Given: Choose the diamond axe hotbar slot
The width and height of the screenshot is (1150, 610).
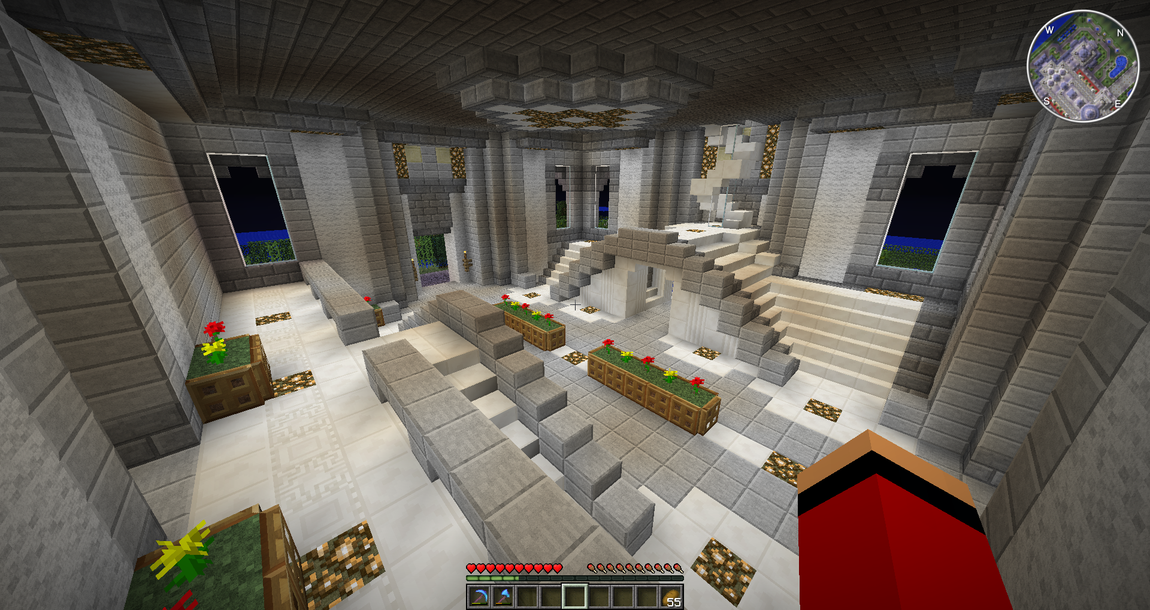Looking at the screenshot, I should 502,597.
